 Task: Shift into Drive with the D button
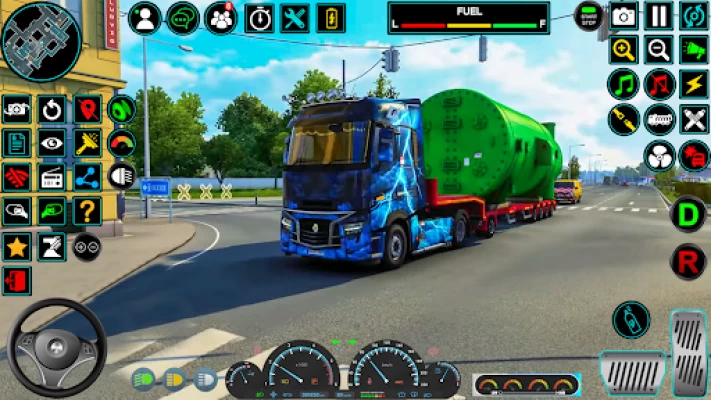[687, 215]
